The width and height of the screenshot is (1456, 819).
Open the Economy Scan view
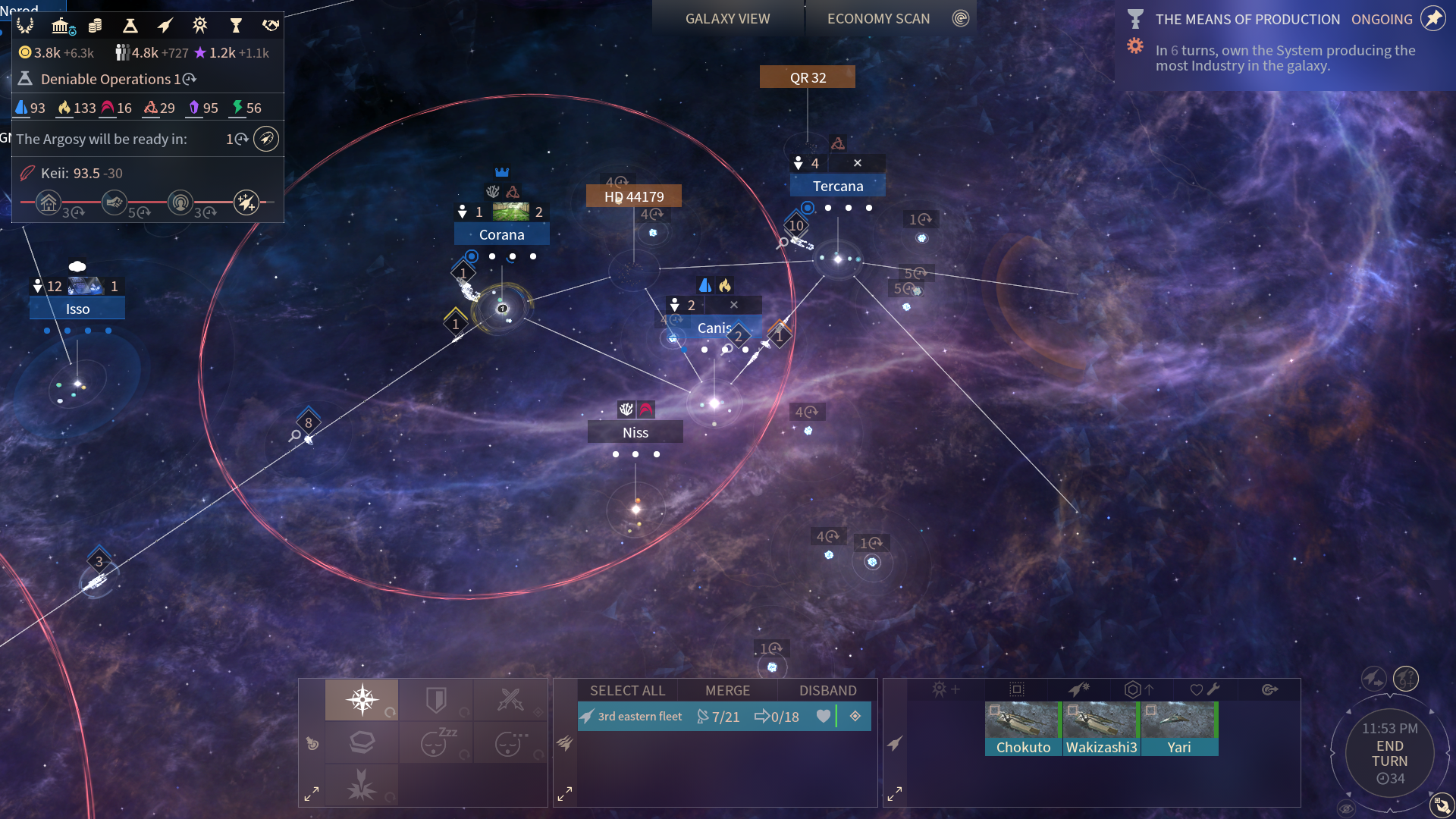coord(878,19)
